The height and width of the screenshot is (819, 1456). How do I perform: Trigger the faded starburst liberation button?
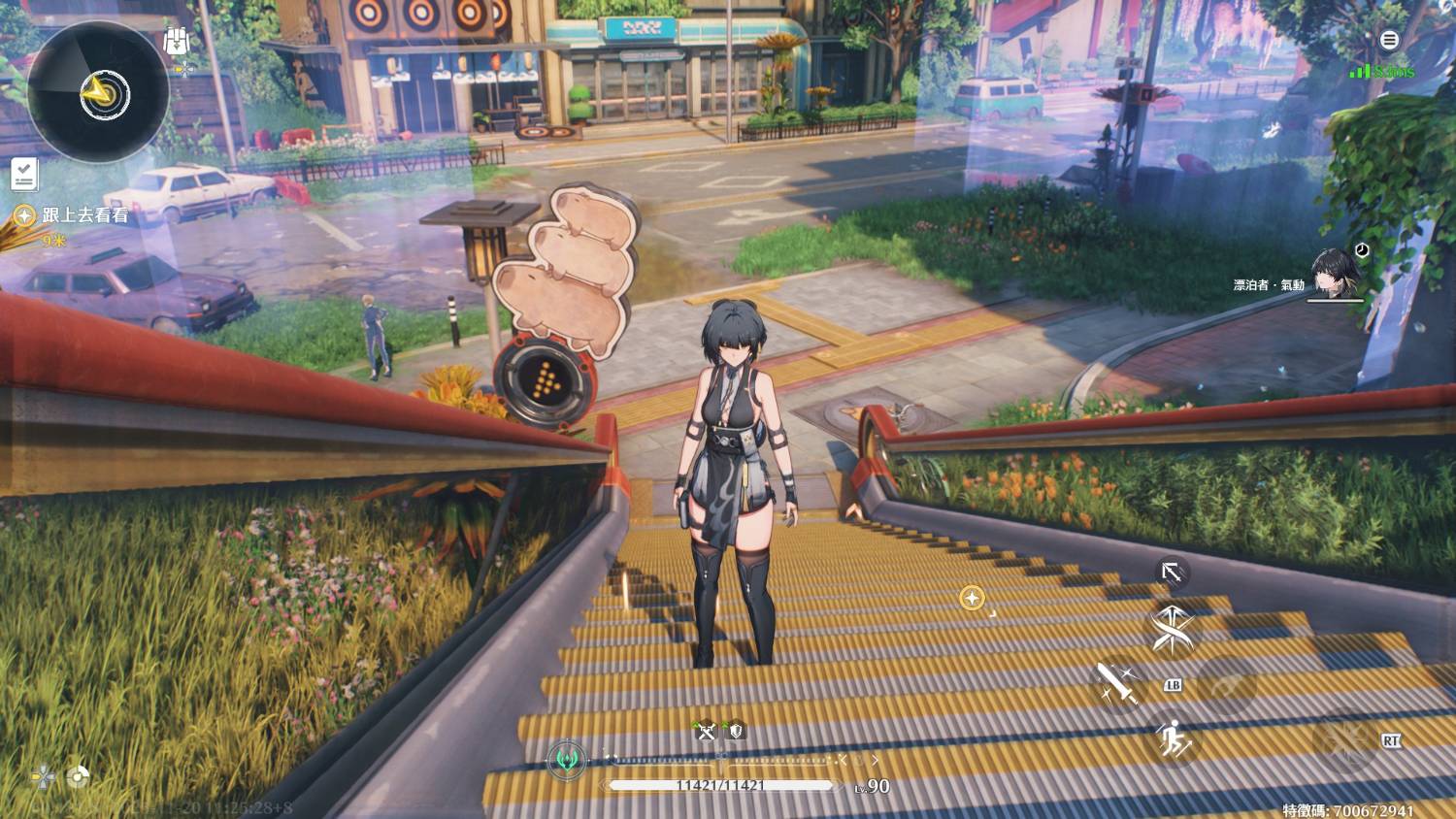pyautogui.click(x=1343, y=741)
